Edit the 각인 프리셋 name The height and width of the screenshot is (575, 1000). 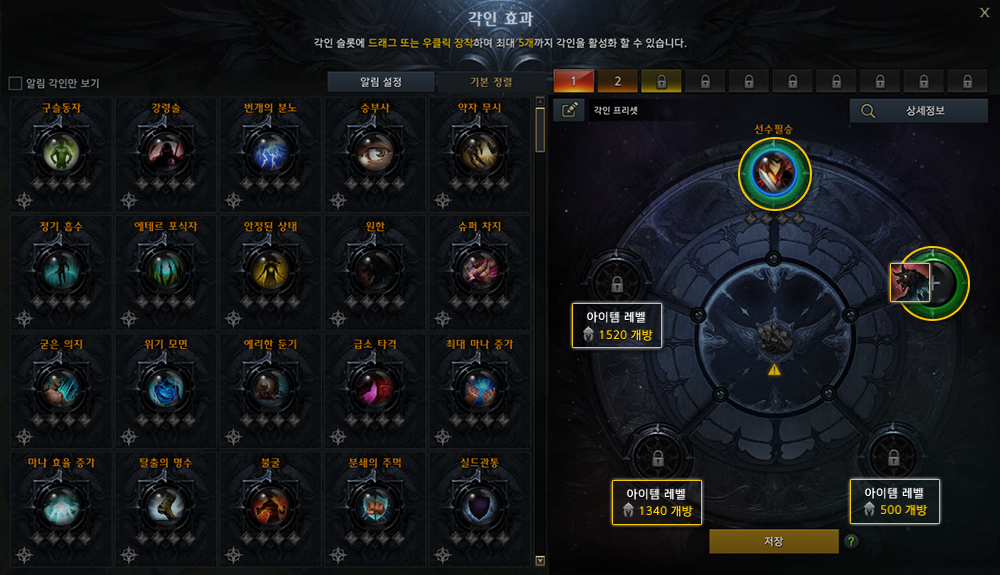[569, 110]
